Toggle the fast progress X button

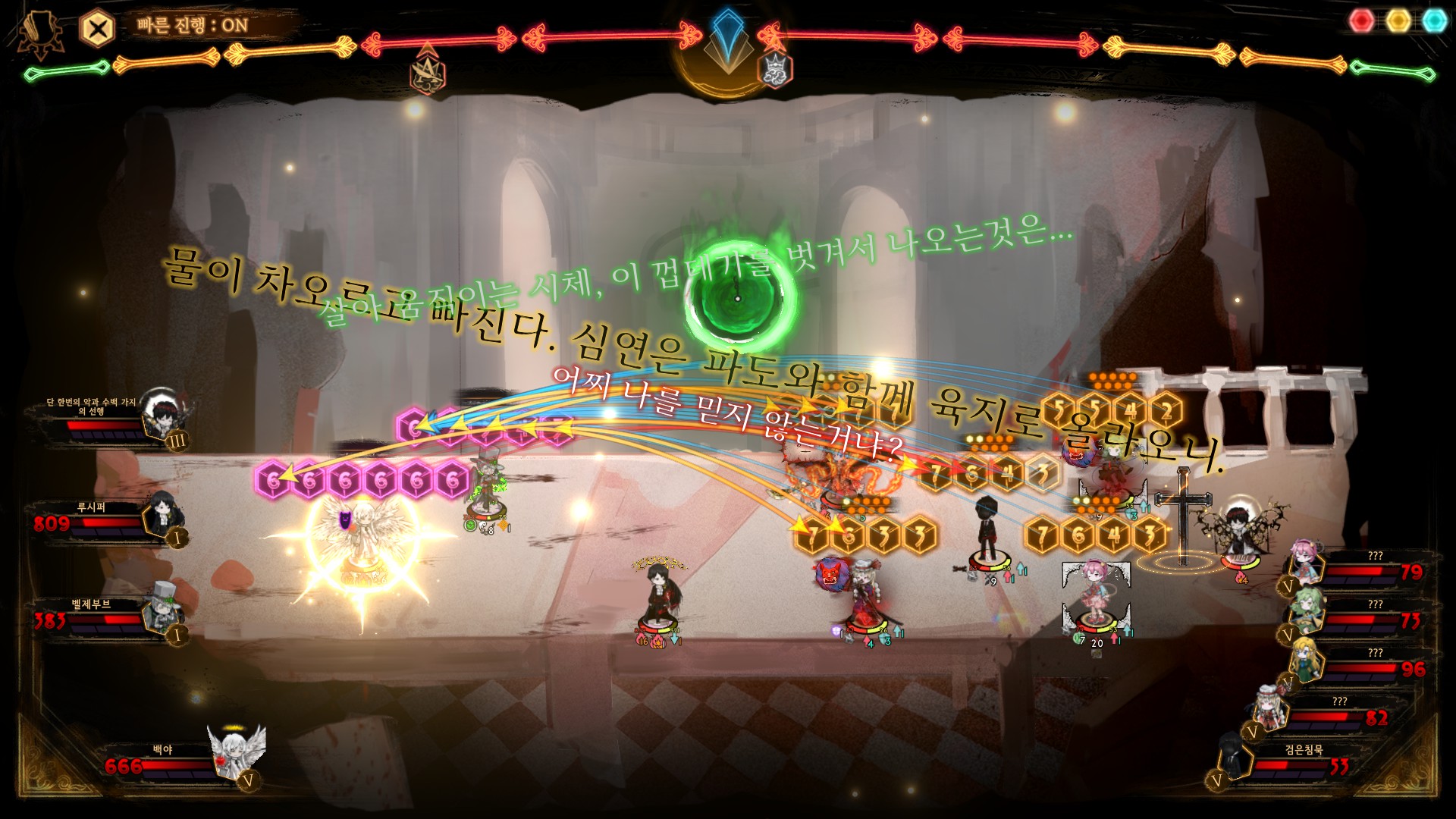pyautogui.click(x=97, y=30)
